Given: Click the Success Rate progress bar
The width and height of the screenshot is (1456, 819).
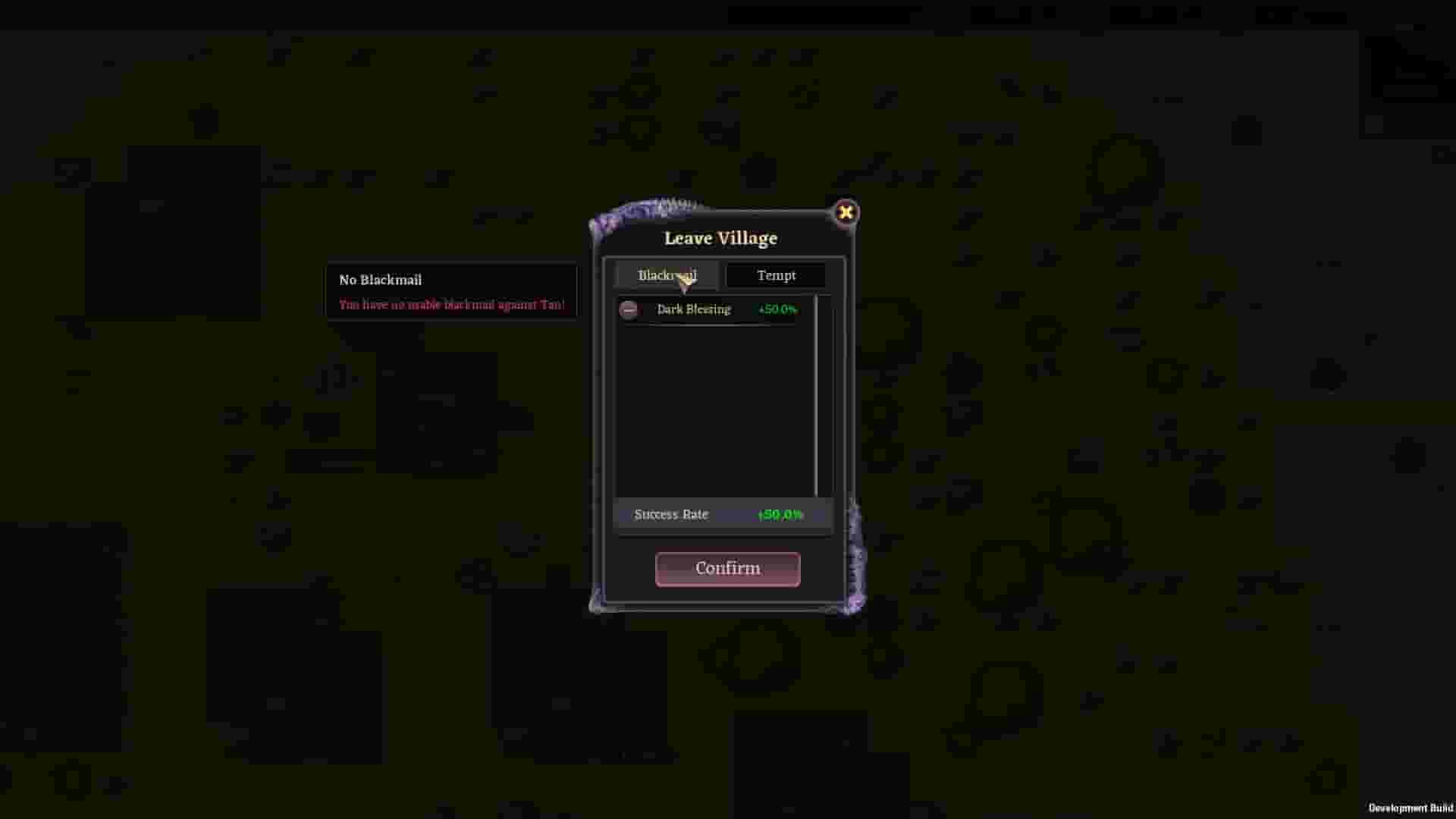Looking at the screenshot, I should coord(723,514).
